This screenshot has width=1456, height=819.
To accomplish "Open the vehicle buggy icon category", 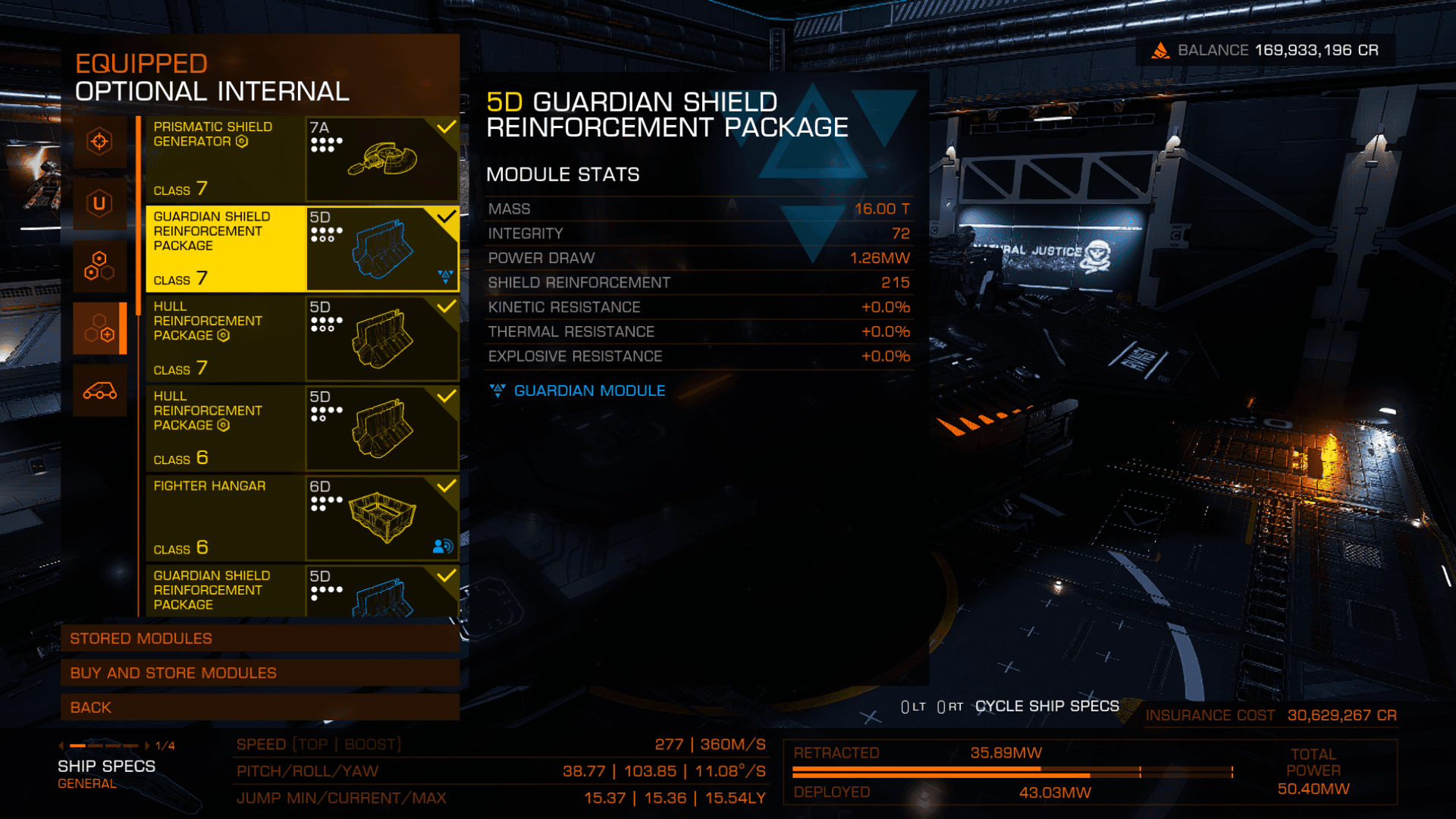I will tap(99, 391).
